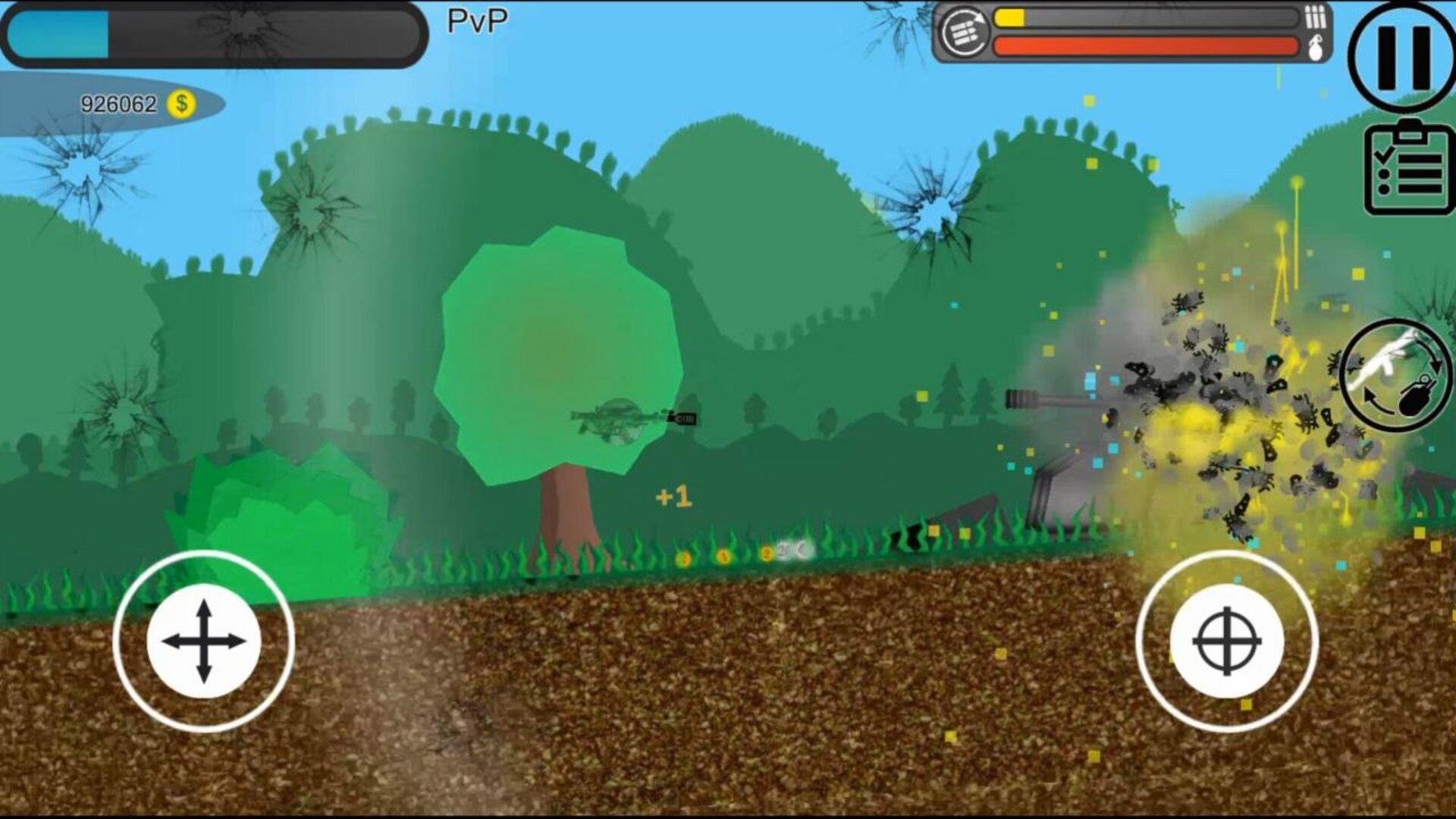Tap the gold dollar coin icon
Image resolution: width=1456 pixels, height=819 pixels.
pyautogui.click(x=182, y=102)
